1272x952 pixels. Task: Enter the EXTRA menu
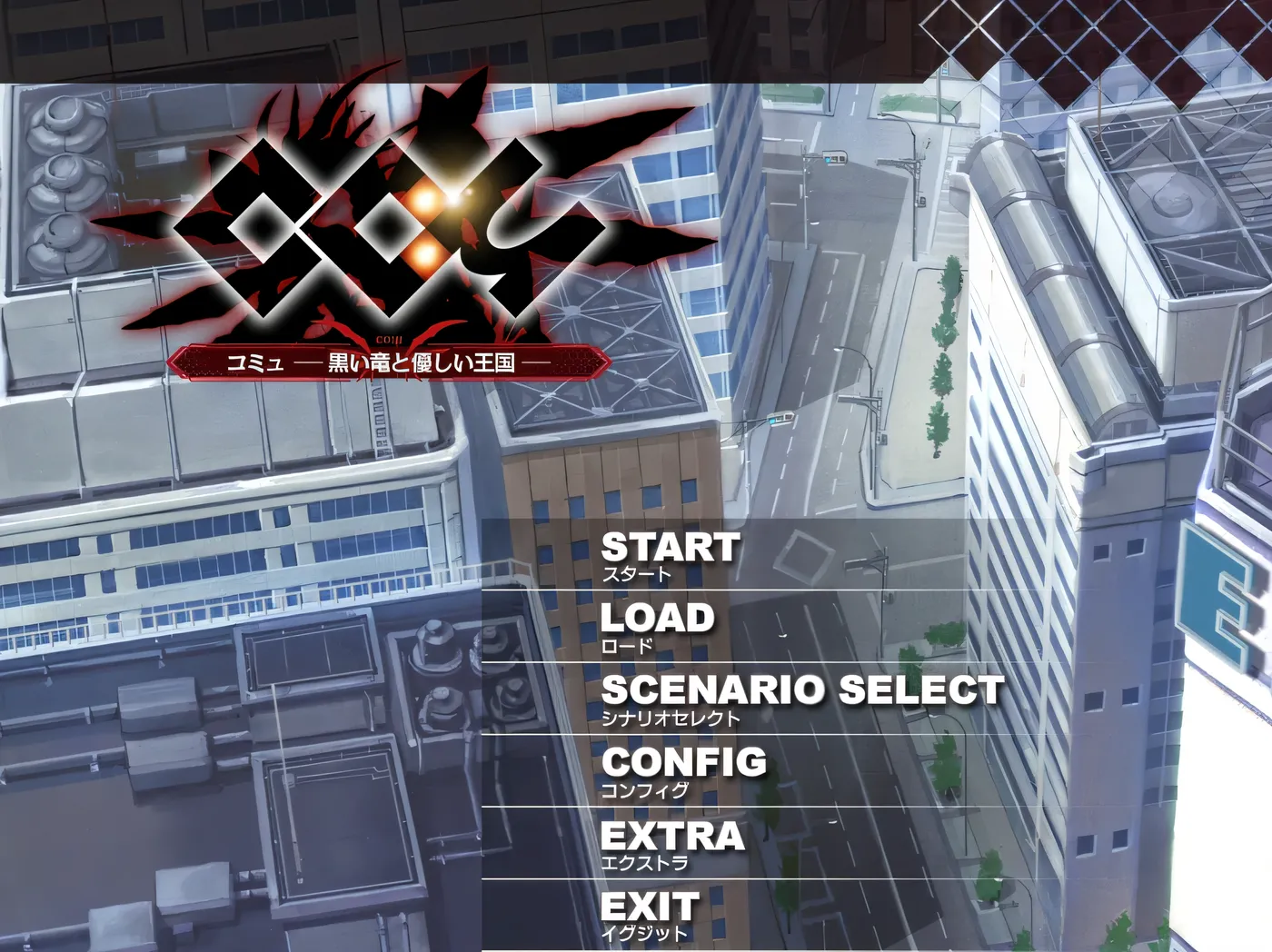coord(672,841)
